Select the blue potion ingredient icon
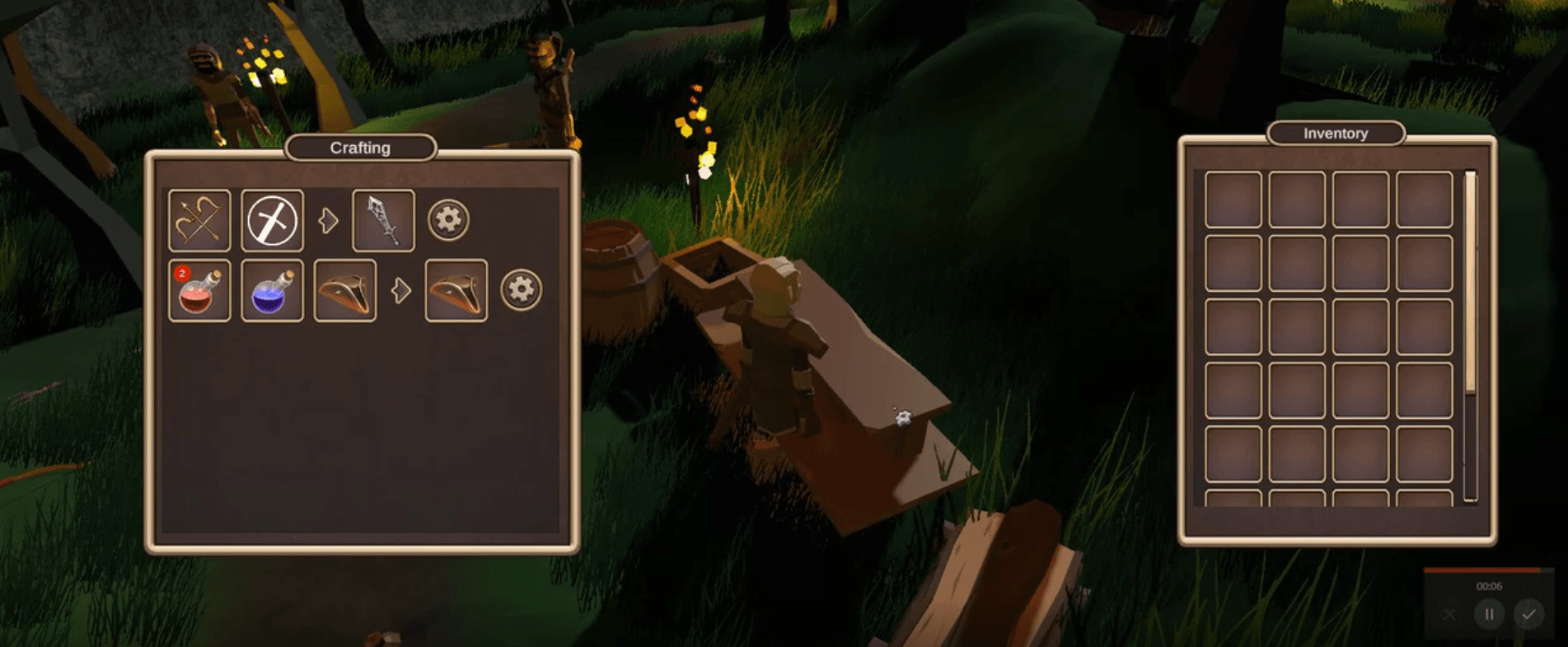This screenshot has height=647, width=1568. 272,291
